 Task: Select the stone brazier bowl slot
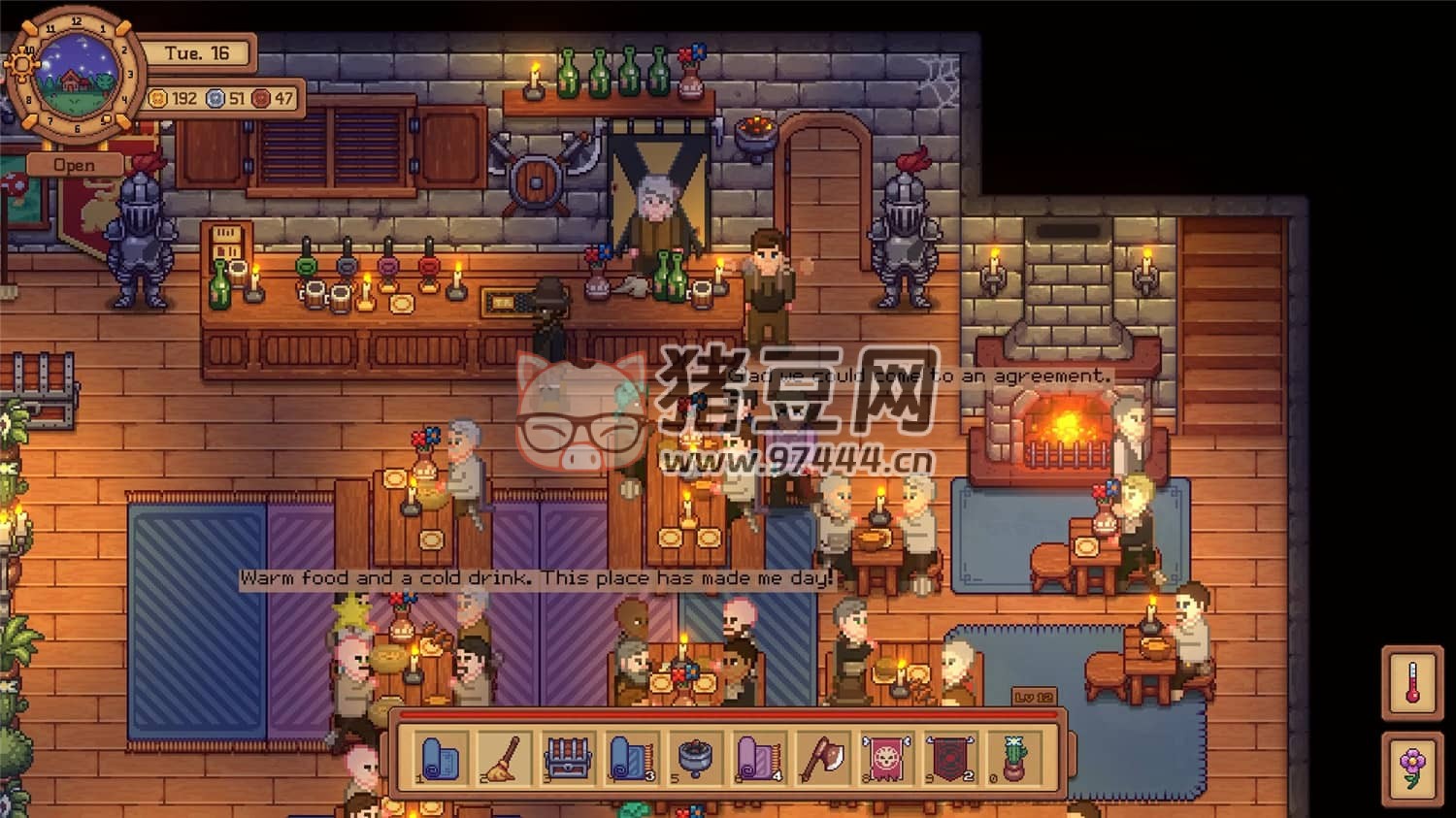coord(695,758)
